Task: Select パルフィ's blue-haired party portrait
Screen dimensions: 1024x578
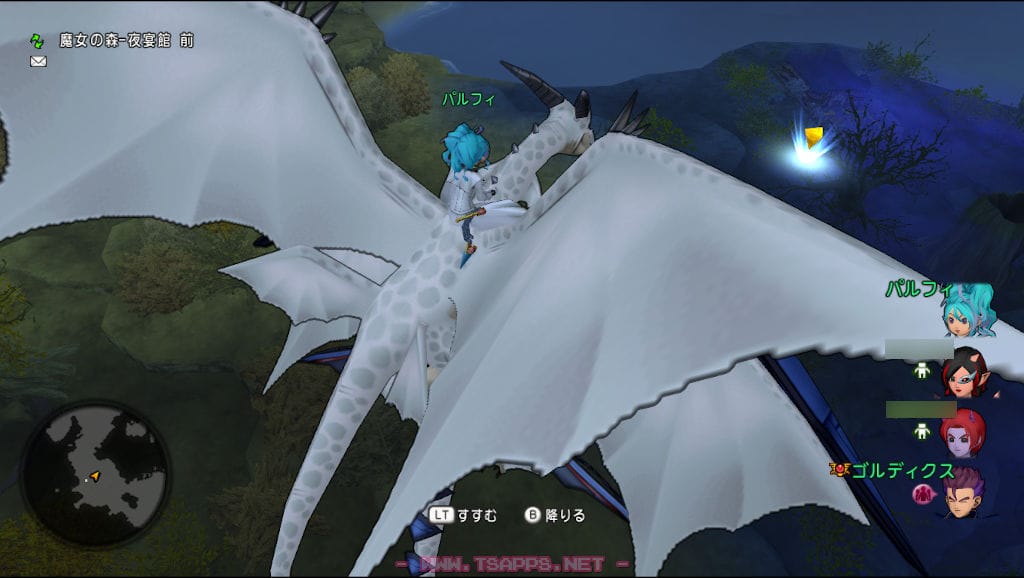Action: (968, 310)
